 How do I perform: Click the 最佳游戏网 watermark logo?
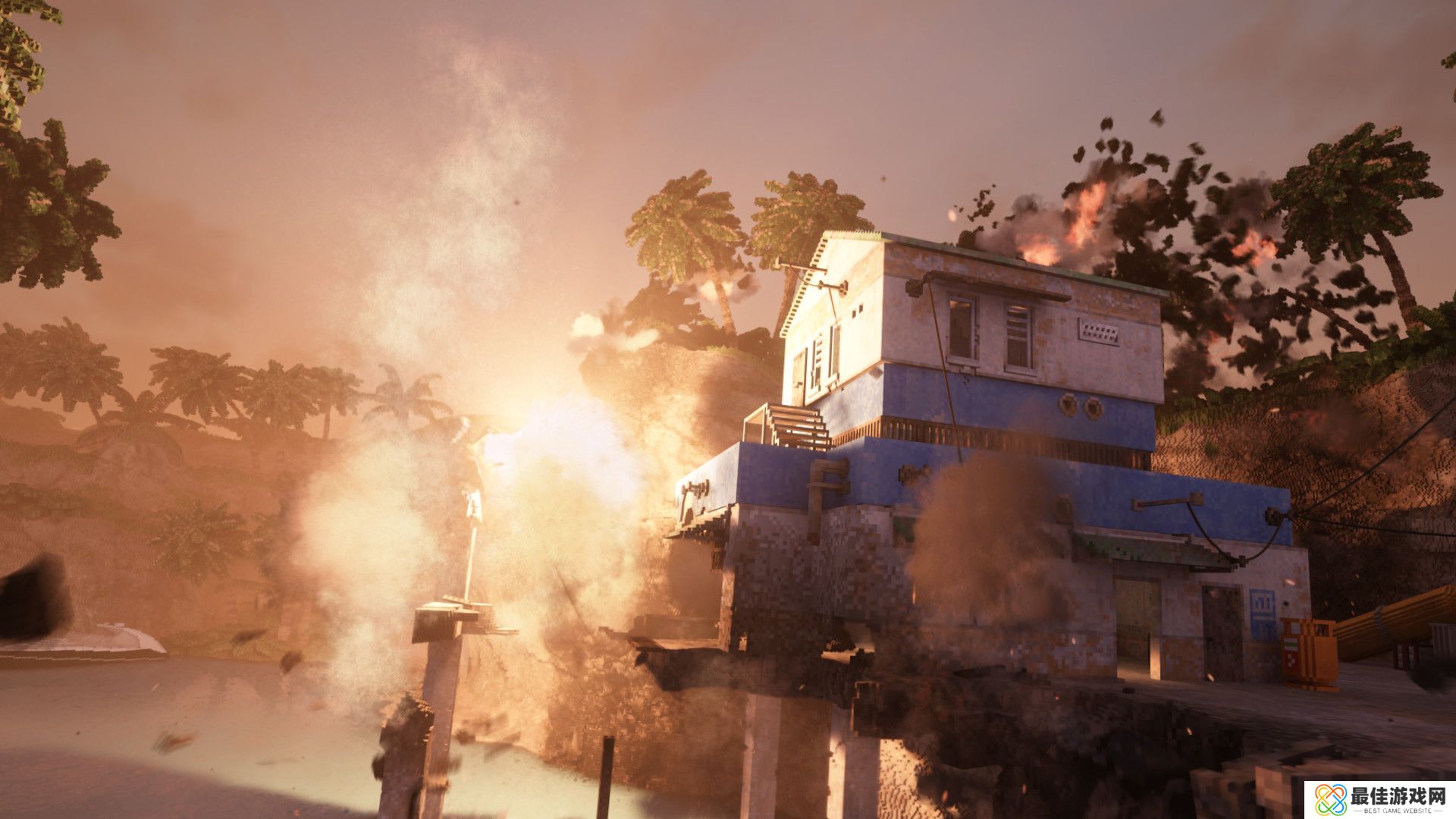coord(1379,800)
